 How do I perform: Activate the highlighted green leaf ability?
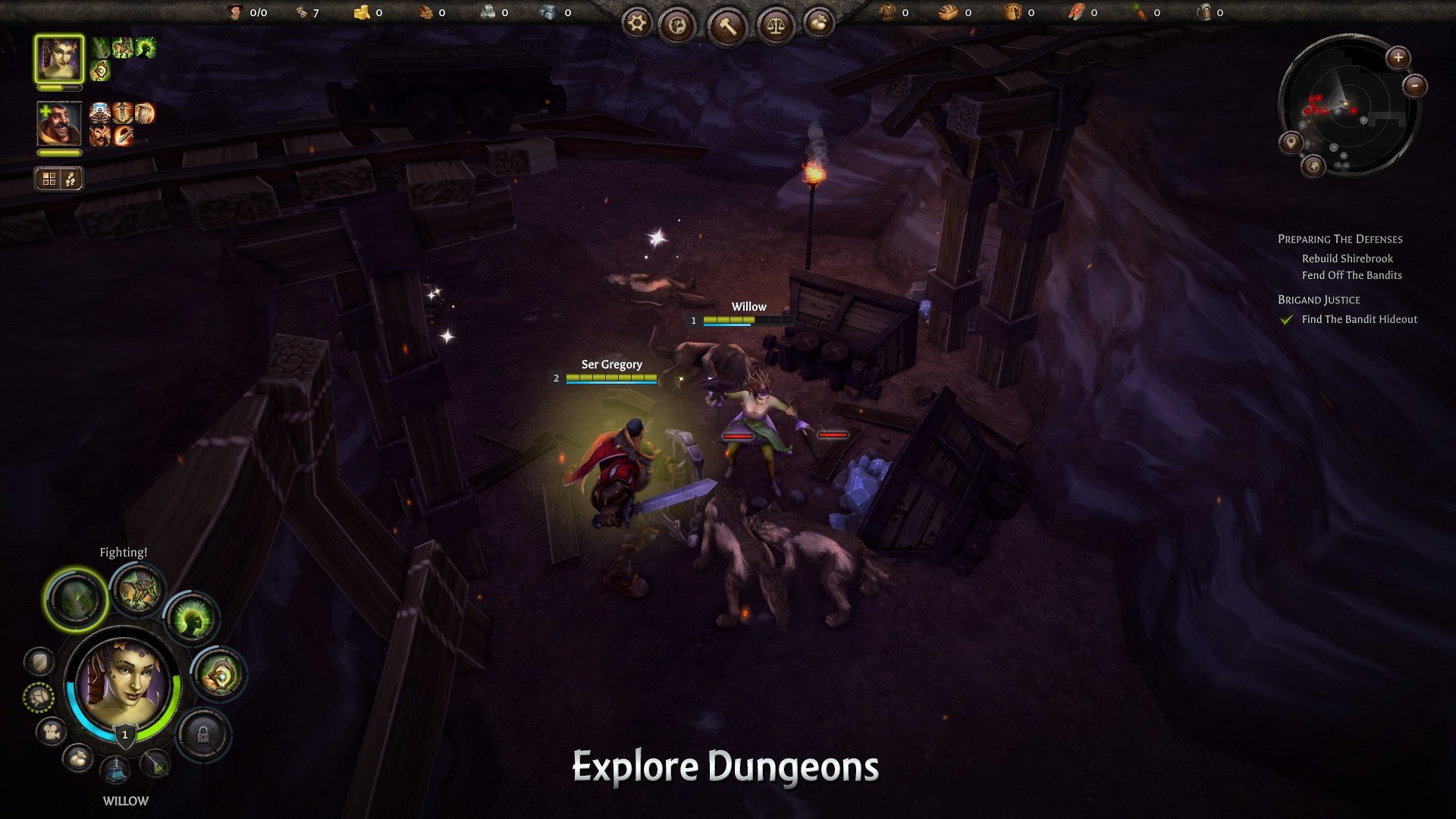75,599
